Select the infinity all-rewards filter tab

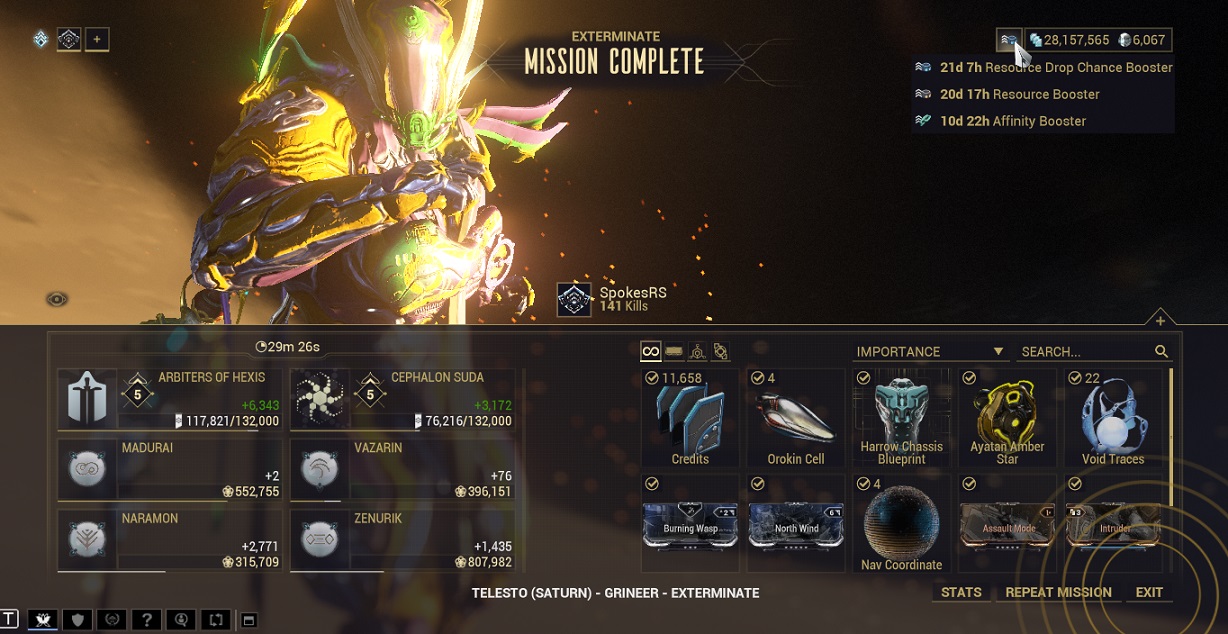coord(651,351)
